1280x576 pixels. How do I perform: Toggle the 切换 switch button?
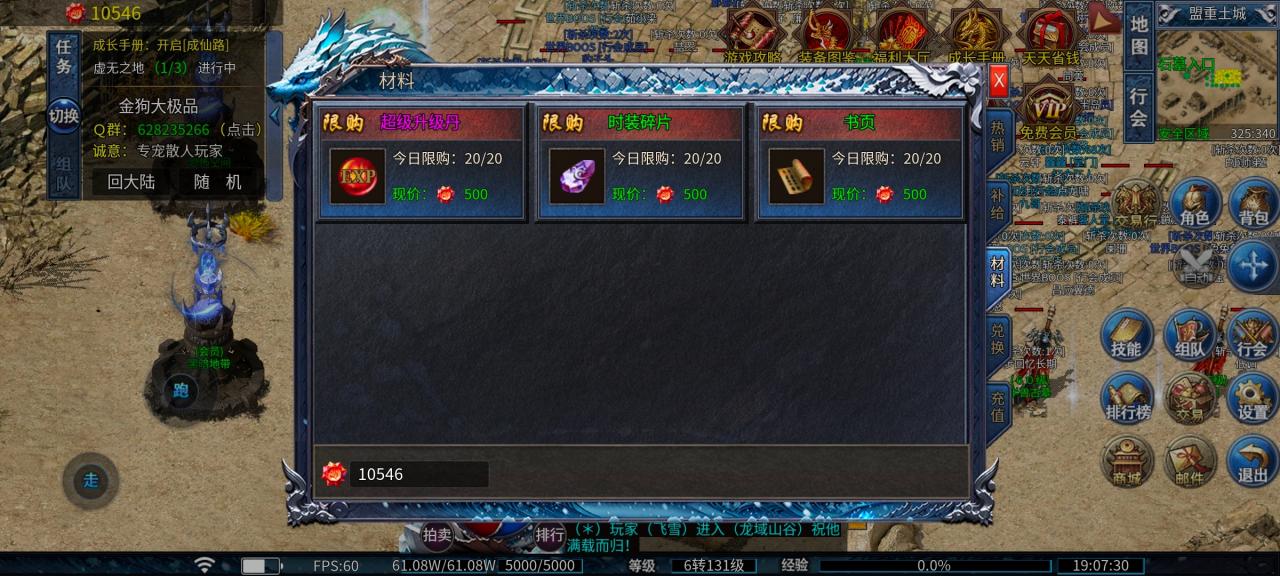(64, 115)
